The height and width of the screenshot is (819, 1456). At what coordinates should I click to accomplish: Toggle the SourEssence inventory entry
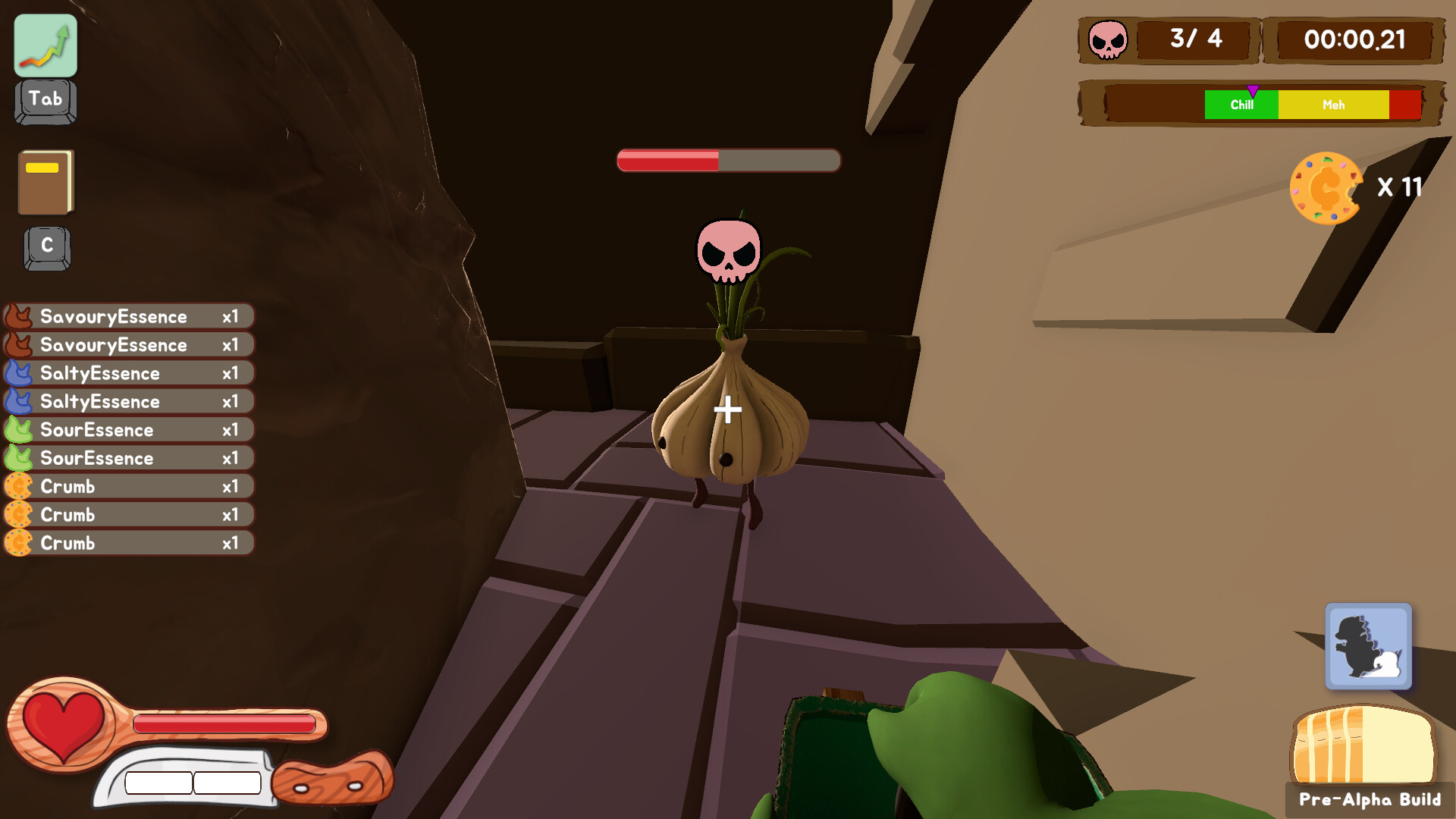129,429
